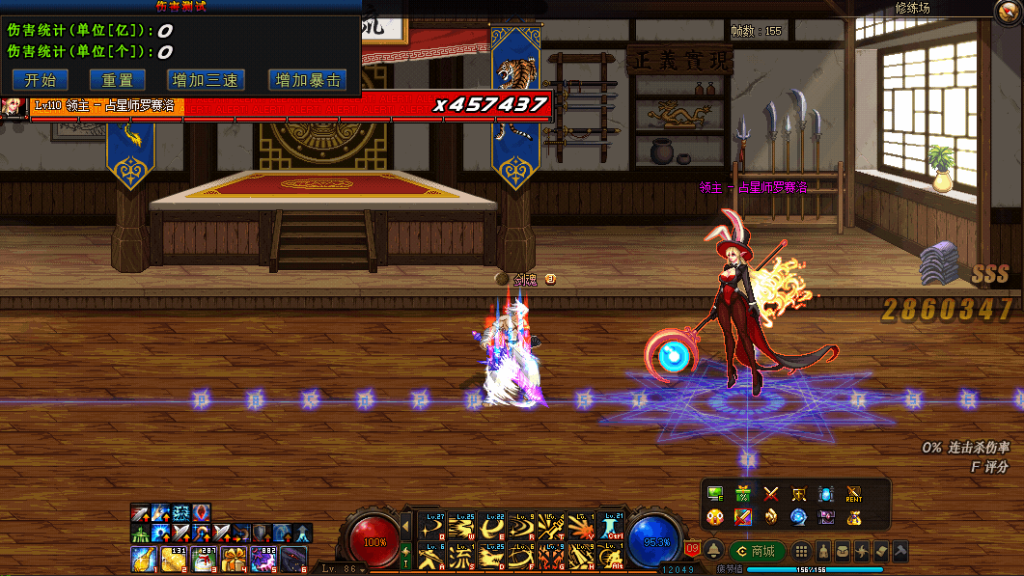This screenshot has height=576, width=1024.
Task: Select the shocked yellow emoji icon
Action: (715, 517)
